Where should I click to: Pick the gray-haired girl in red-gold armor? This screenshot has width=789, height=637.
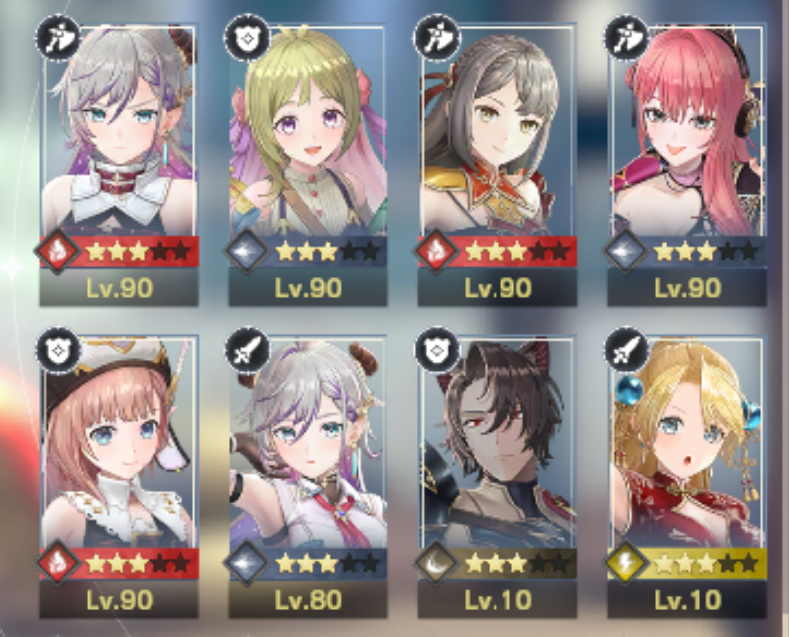click(x=497, y=150)
